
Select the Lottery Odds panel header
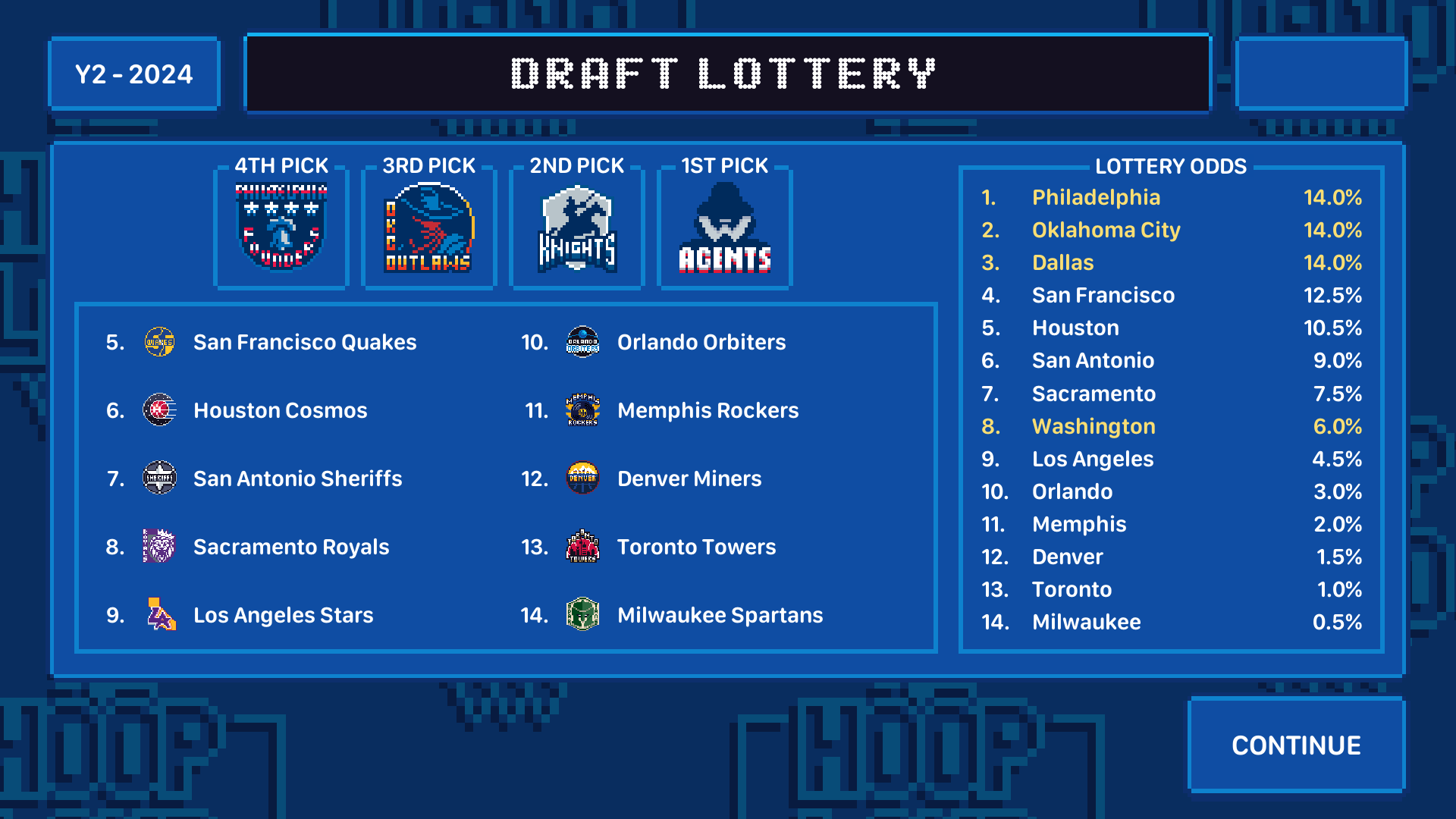pos(1172,167)
